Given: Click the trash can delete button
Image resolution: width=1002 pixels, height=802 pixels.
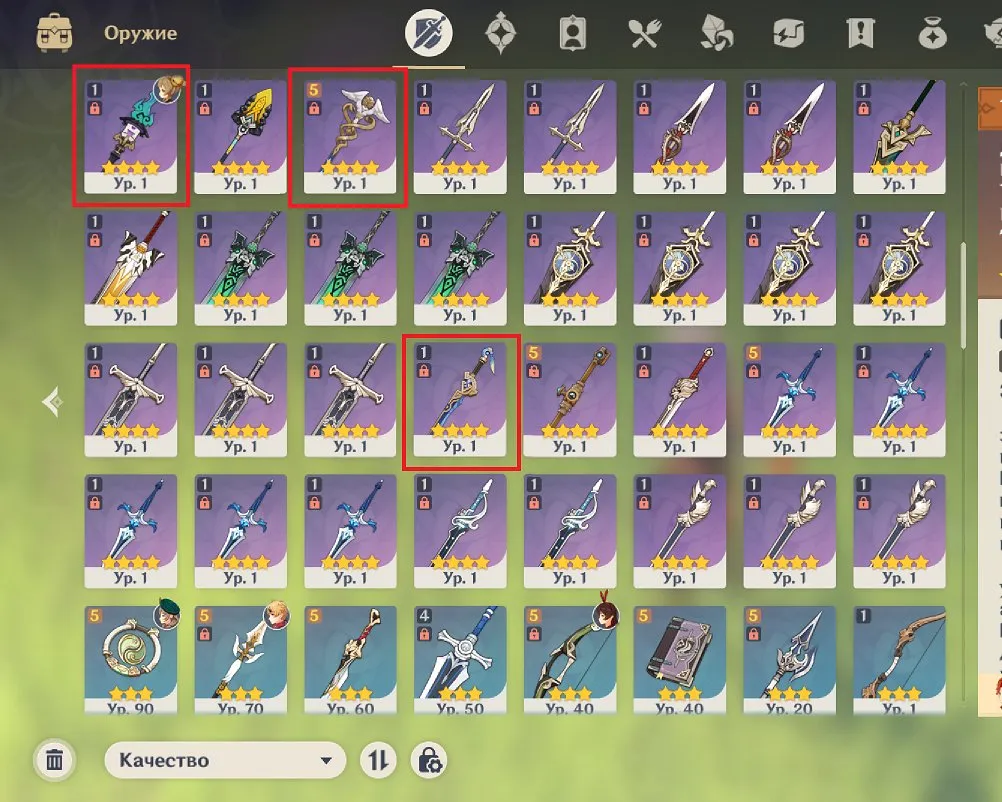Looking at the screenshot, I should click(55, 761).
